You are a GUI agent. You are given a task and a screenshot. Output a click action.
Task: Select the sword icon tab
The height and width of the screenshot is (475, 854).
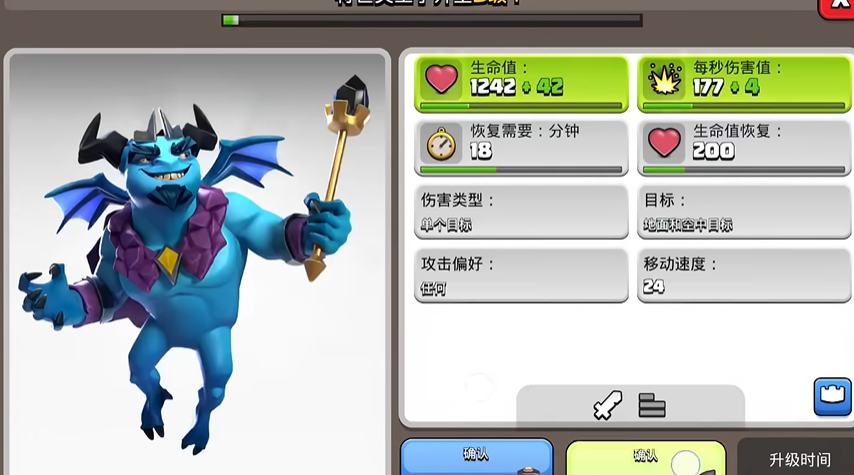pyautogui.click(x=607, y=404)
